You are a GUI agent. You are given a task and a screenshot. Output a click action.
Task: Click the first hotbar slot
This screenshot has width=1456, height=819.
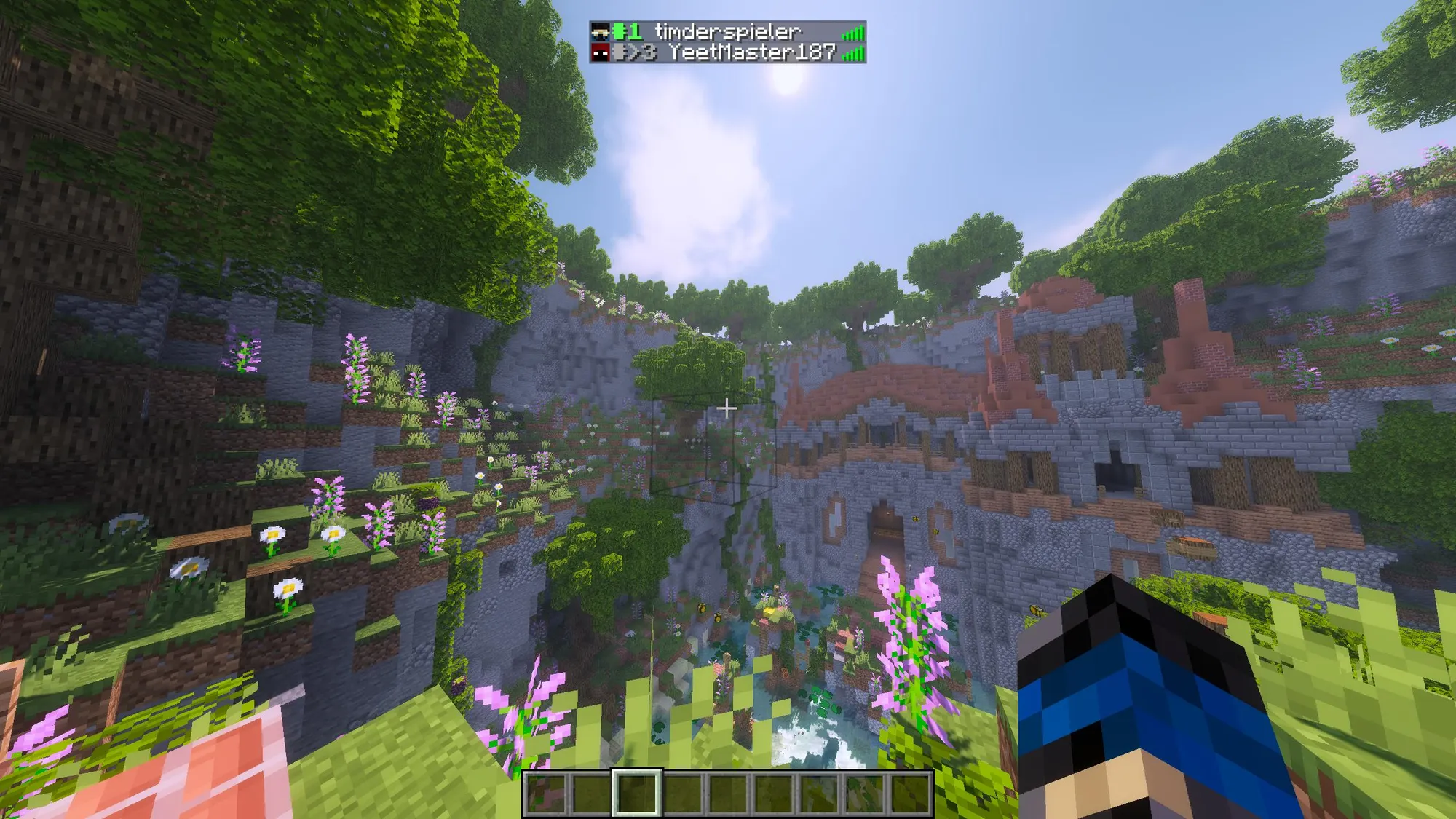point(545,794)
